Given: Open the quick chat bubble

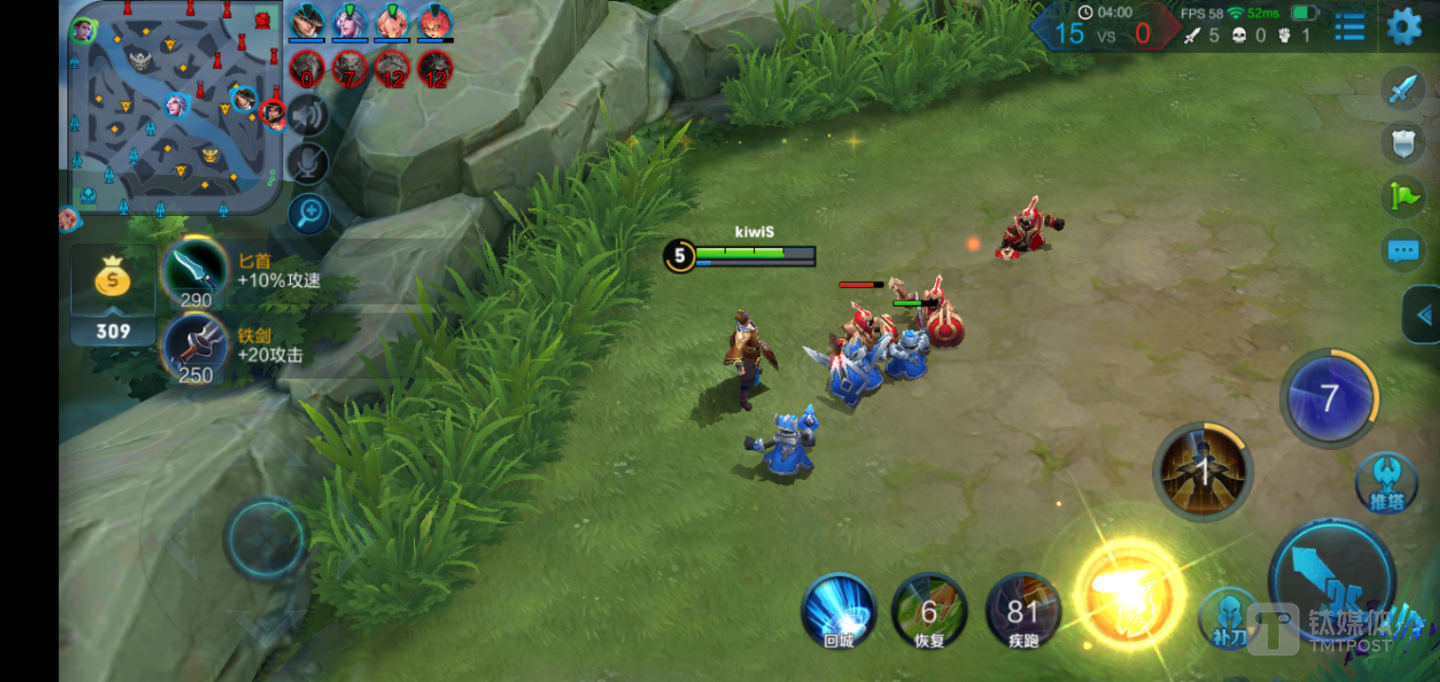Looking at the screenshot, I should tap(1403, 251).
